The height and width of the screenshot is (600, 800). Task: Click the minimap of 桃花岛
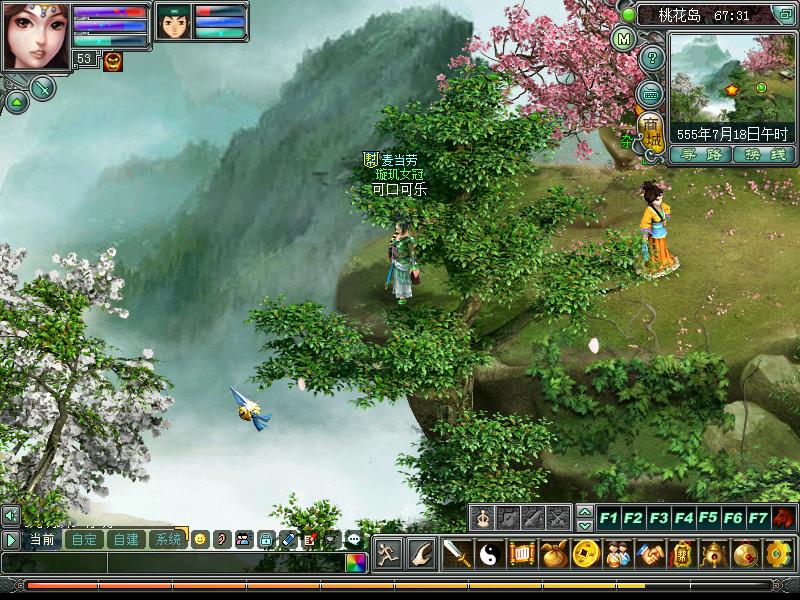pos(731,78)
